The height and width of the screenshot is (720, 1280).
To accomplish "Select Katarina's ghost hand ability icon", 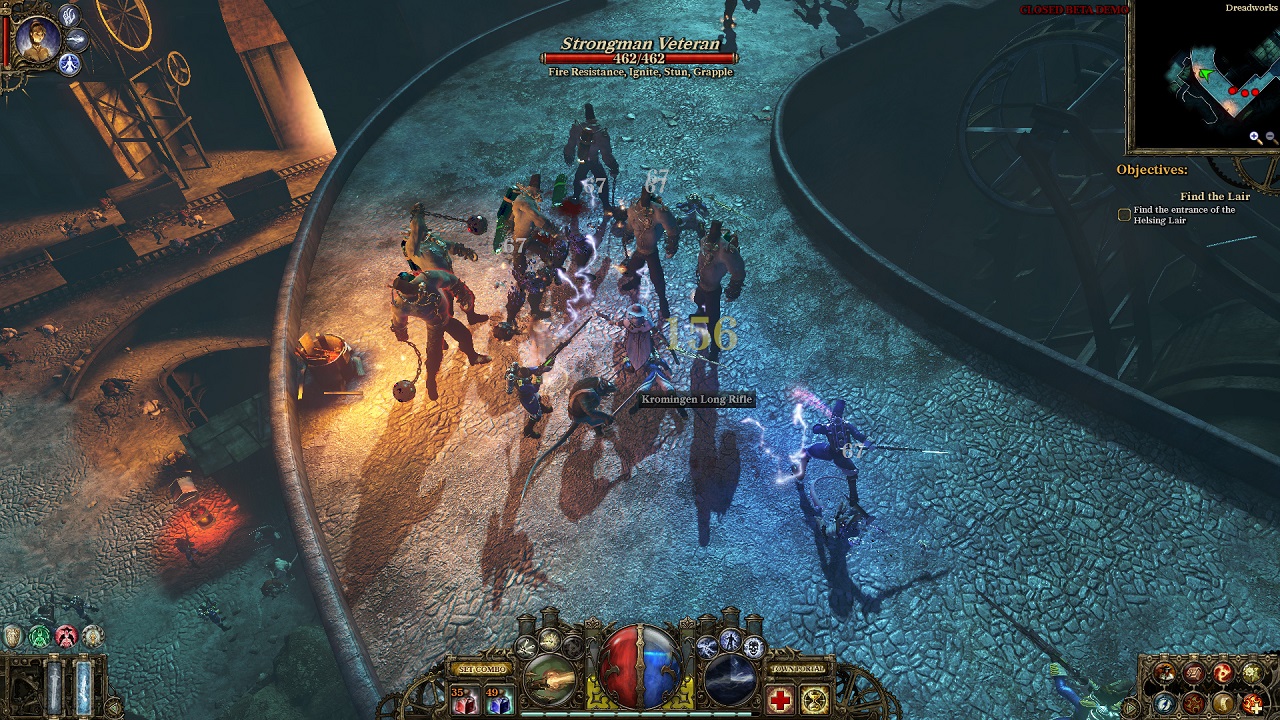I will point(68,16).
